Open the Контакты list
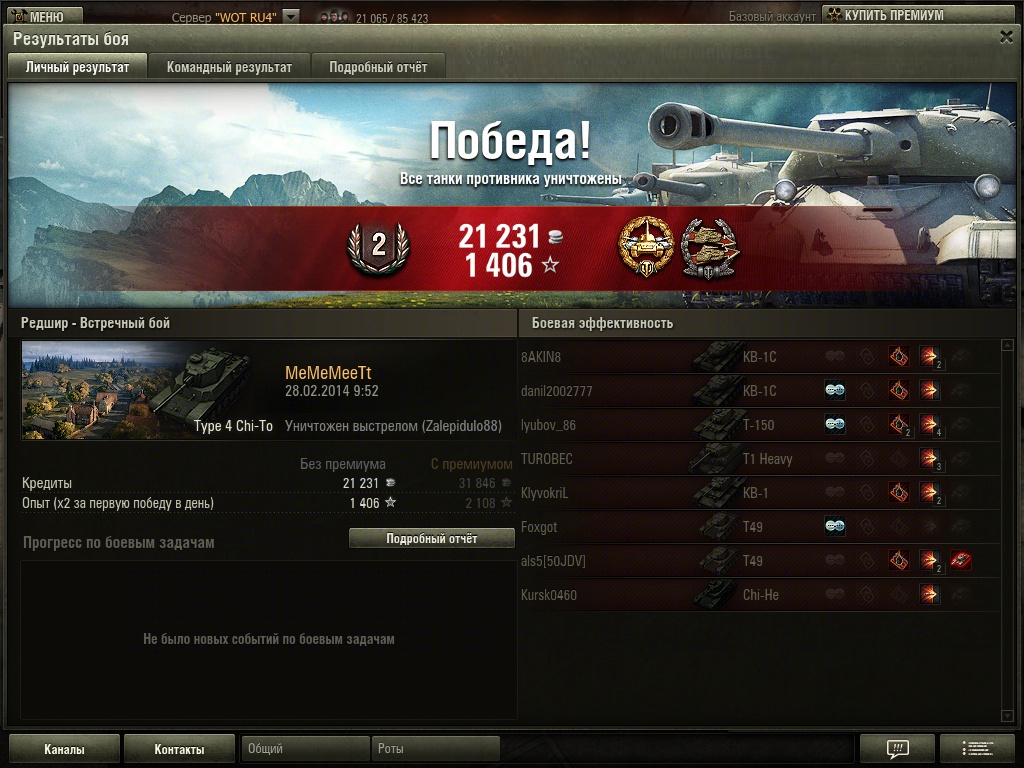Image resolution: width=1024 pixels, height=768 pixels. tap(179, 749)
